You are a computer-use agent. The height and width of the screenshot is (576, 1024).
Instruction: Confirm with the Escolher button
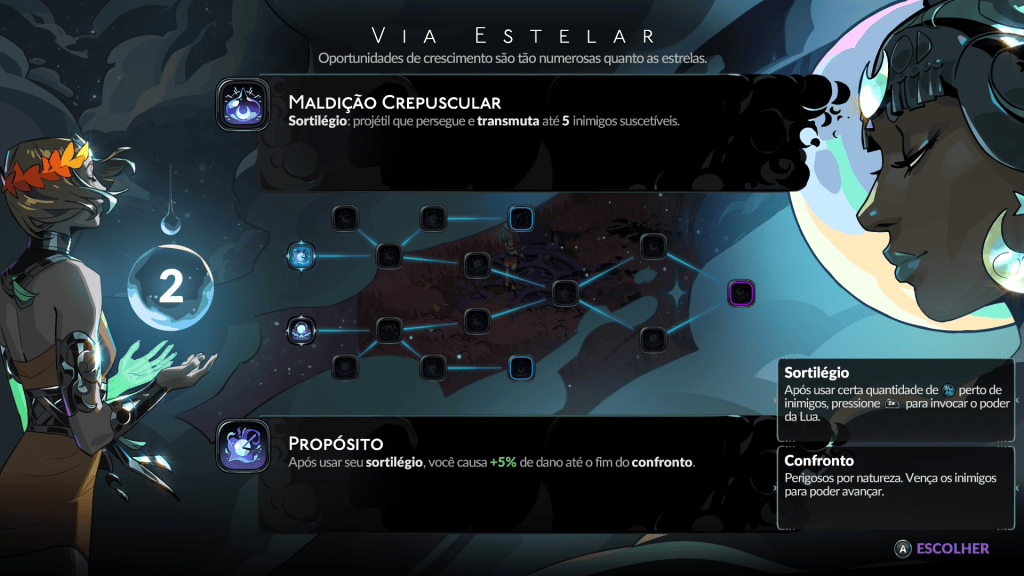pyautogui.click(x=942, y=548)
